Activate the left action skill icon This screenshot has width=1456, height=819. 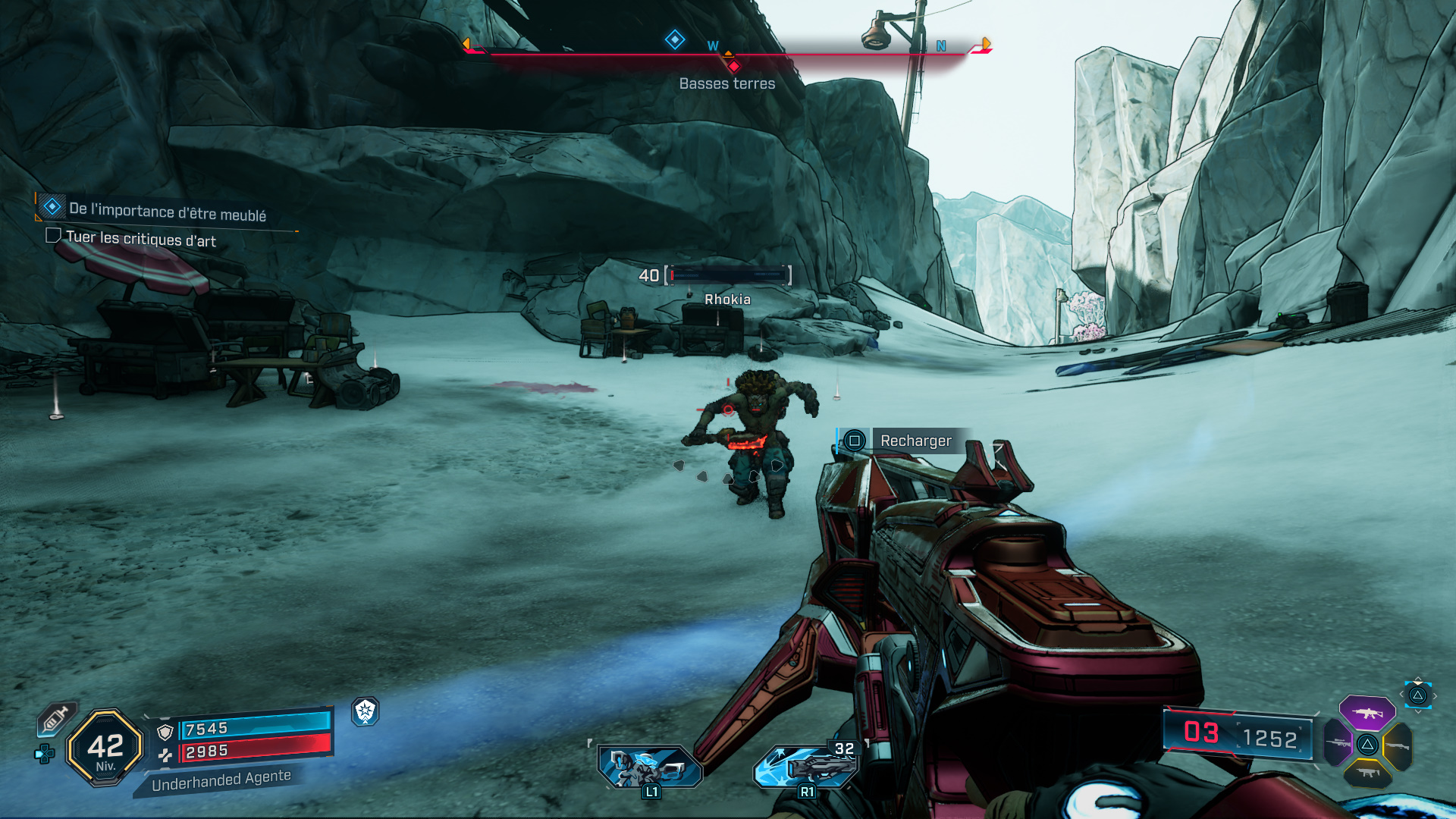pos(650,767)
